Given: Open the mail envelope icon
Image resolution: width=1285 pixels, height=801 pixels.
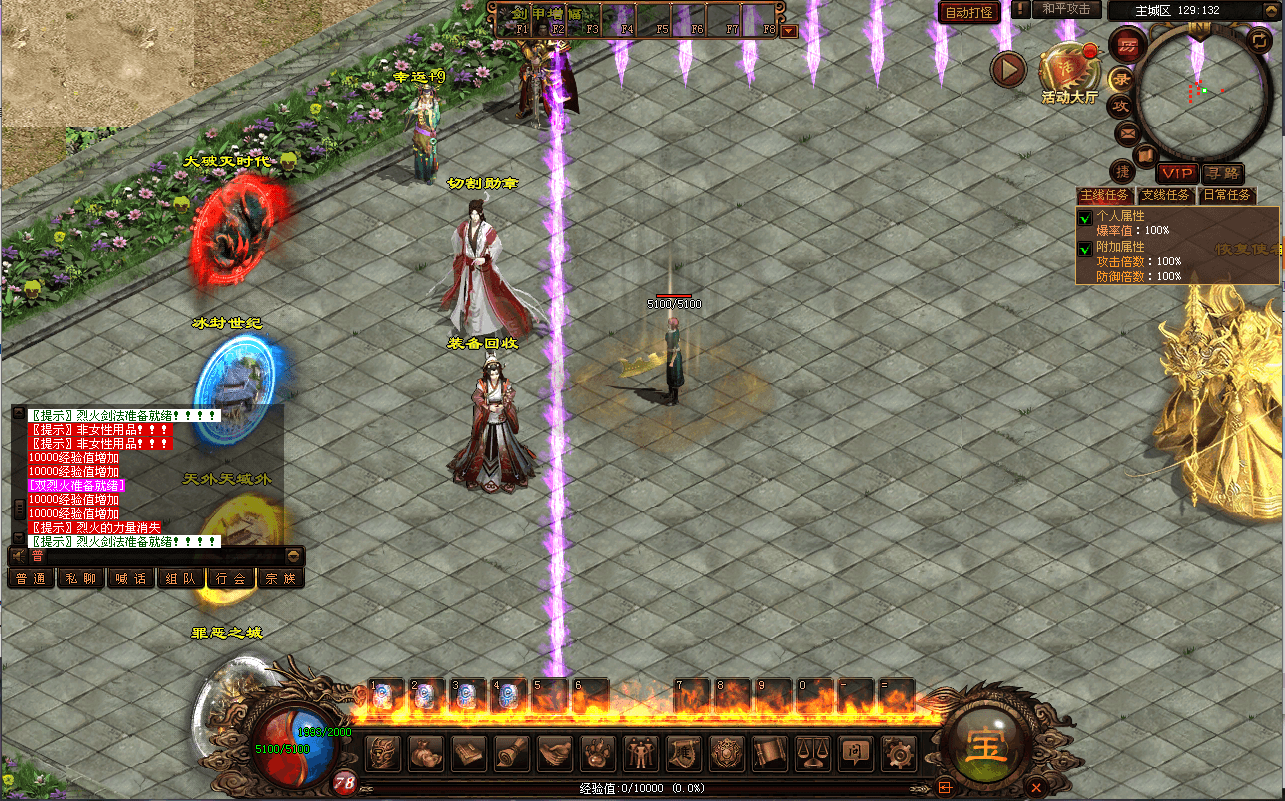Looking at the screenshot, I should click(x=1127, y=131).
